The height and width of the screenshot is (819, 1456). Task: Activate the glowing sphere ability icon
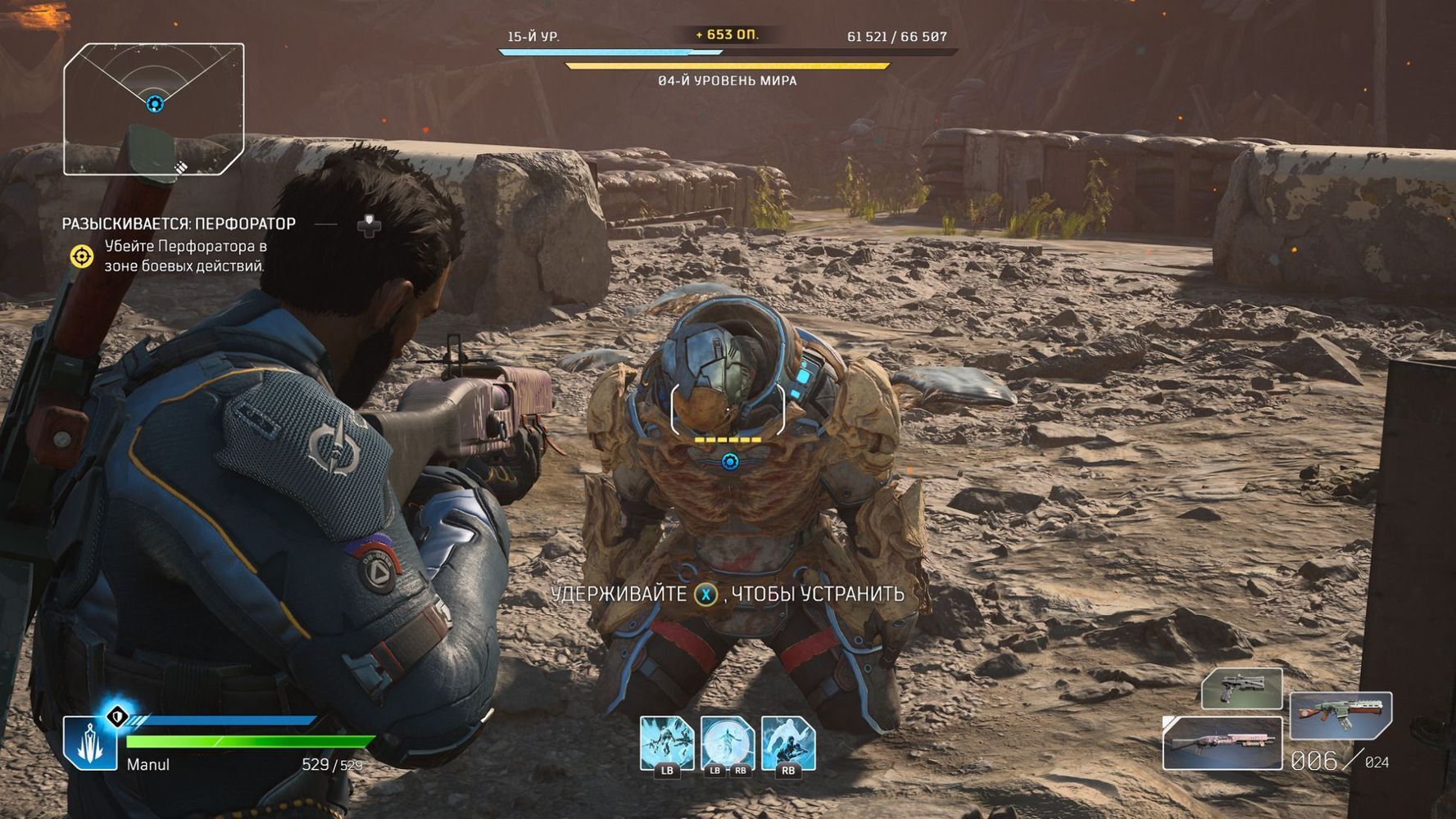(x=728, y=743)
